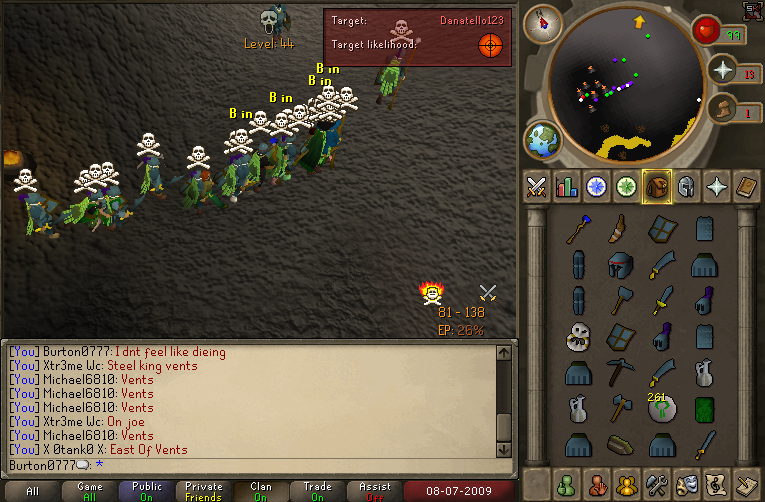
Task: Switch to the Stats tab
Action: coord(567,187)
